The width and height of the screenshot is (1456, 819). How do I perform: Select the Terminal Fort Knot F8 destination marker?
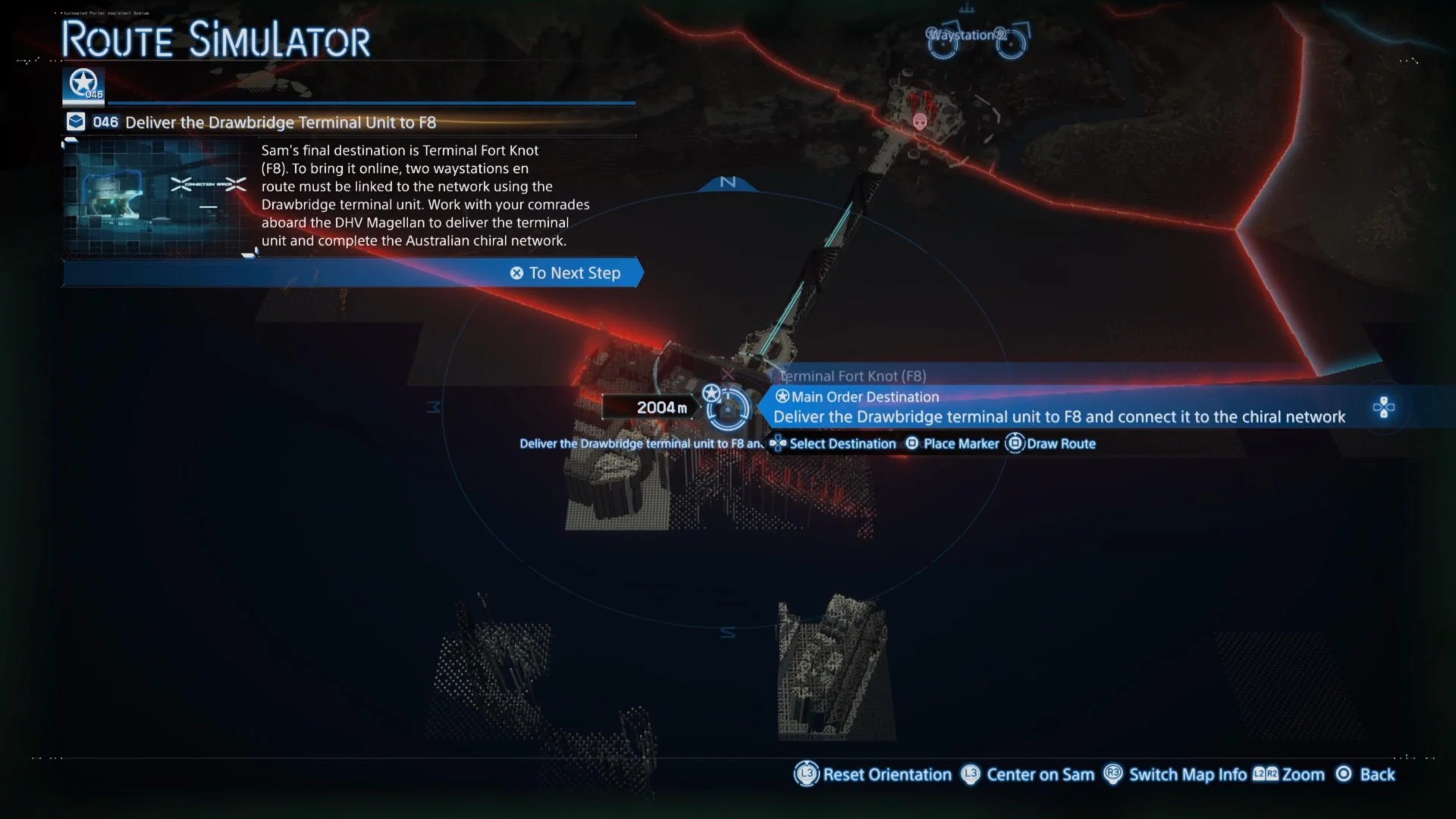(x=727, y=409)
